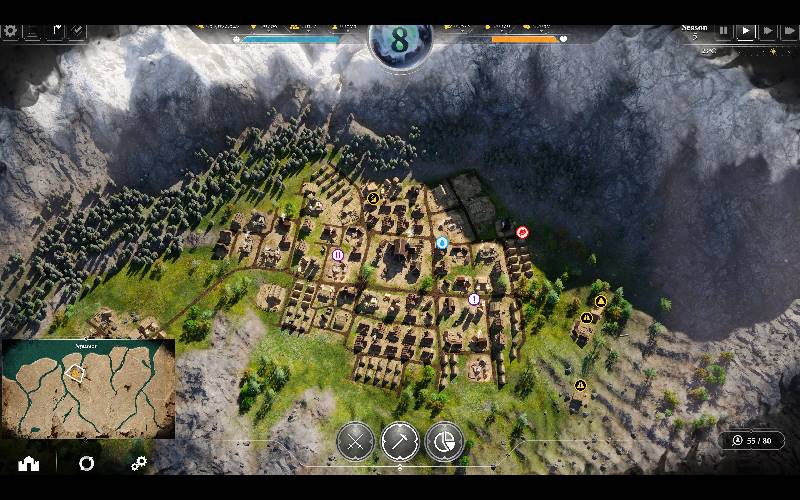Open the checkmark objectives icon
The height and width of the screenshot is (500, 800).
77,31
